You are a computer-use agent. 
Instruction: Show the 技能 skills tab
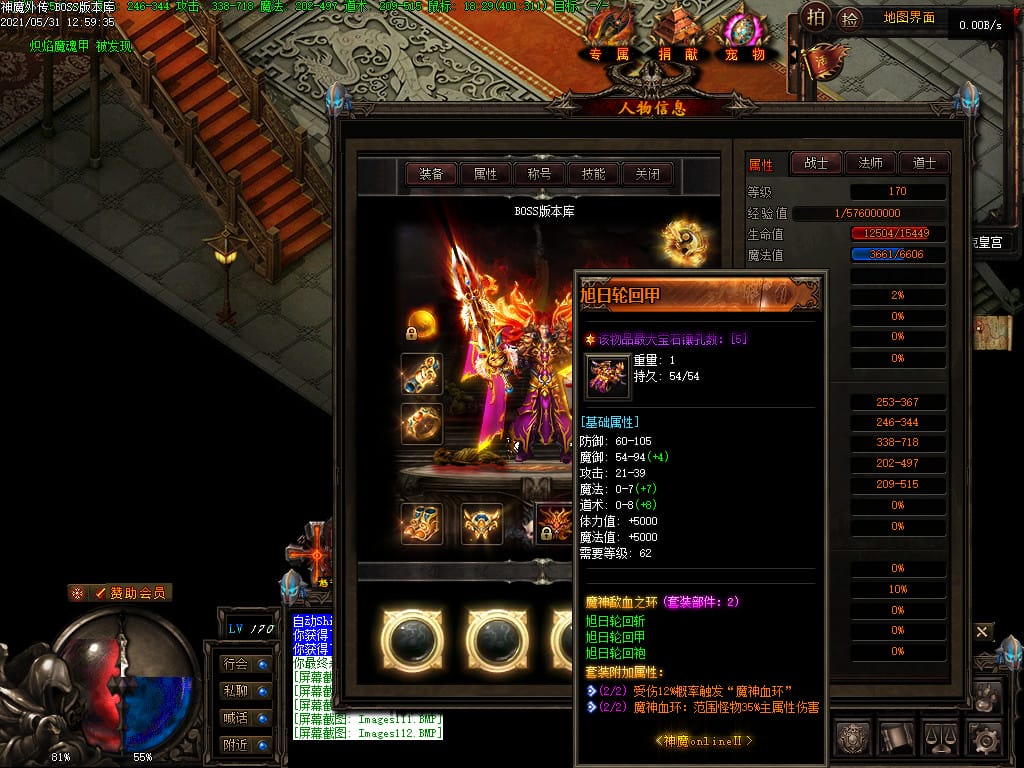593,174
